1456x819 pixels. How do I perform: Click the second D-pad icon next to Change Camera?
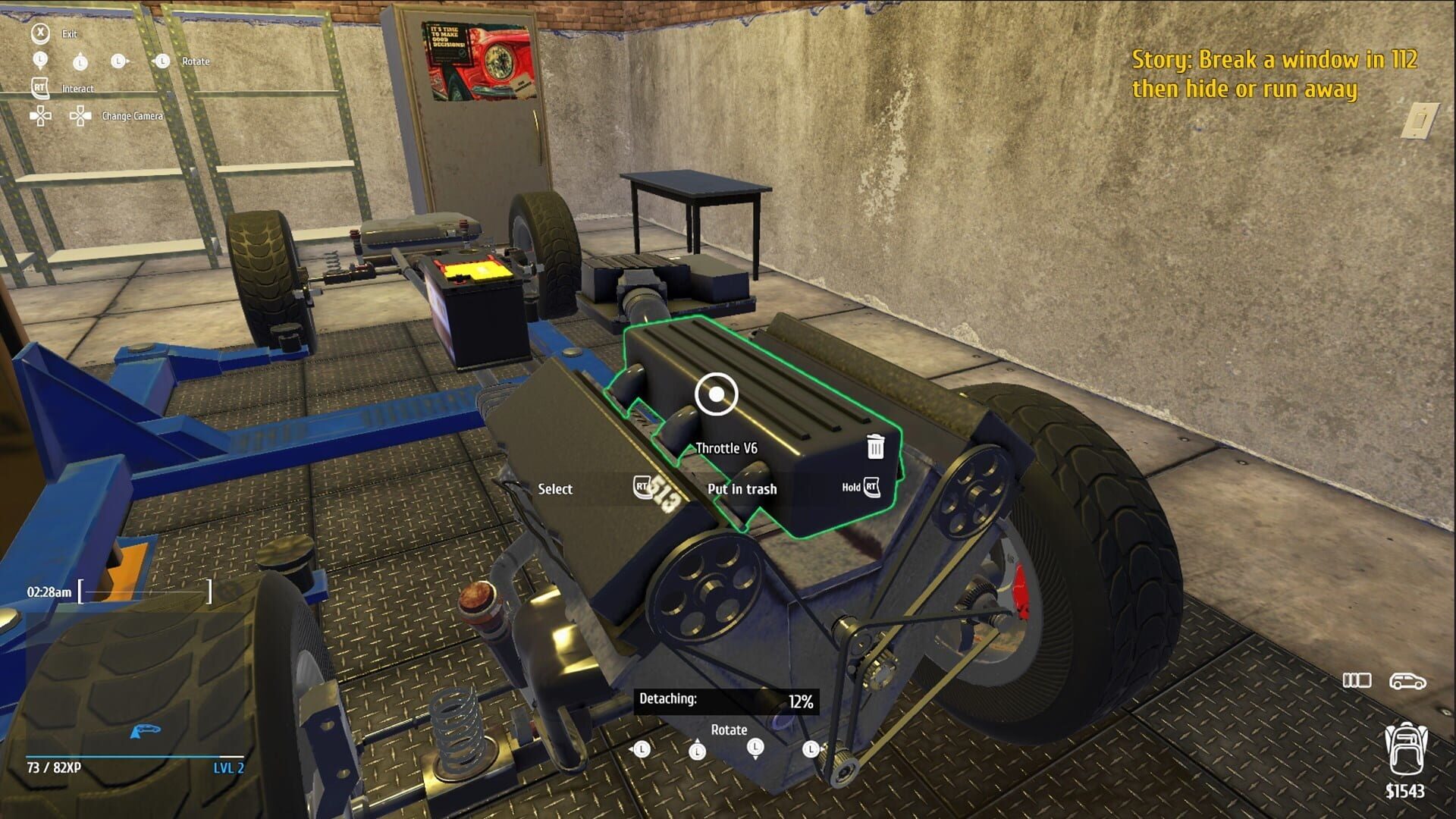point(79,115)
